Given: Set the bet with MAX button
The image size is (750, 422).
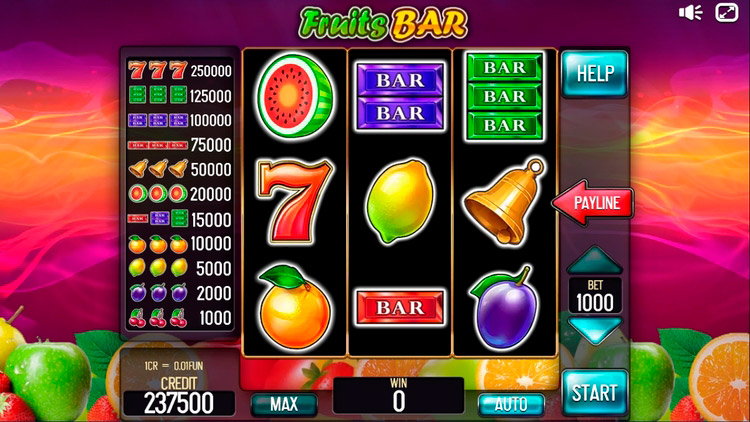Looking at the screenshot, I should tap(283, 404).
